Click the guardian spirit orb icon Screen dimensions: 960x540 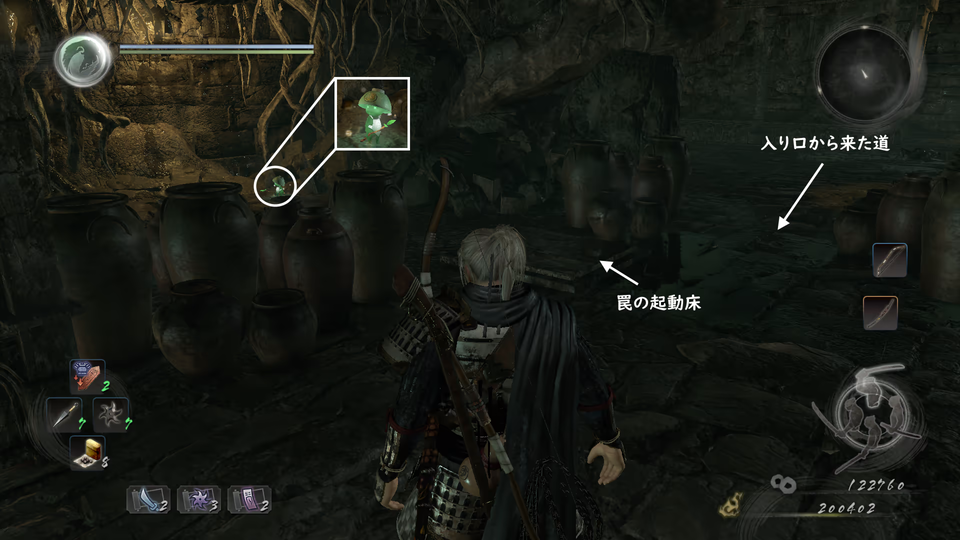point(84,60)
